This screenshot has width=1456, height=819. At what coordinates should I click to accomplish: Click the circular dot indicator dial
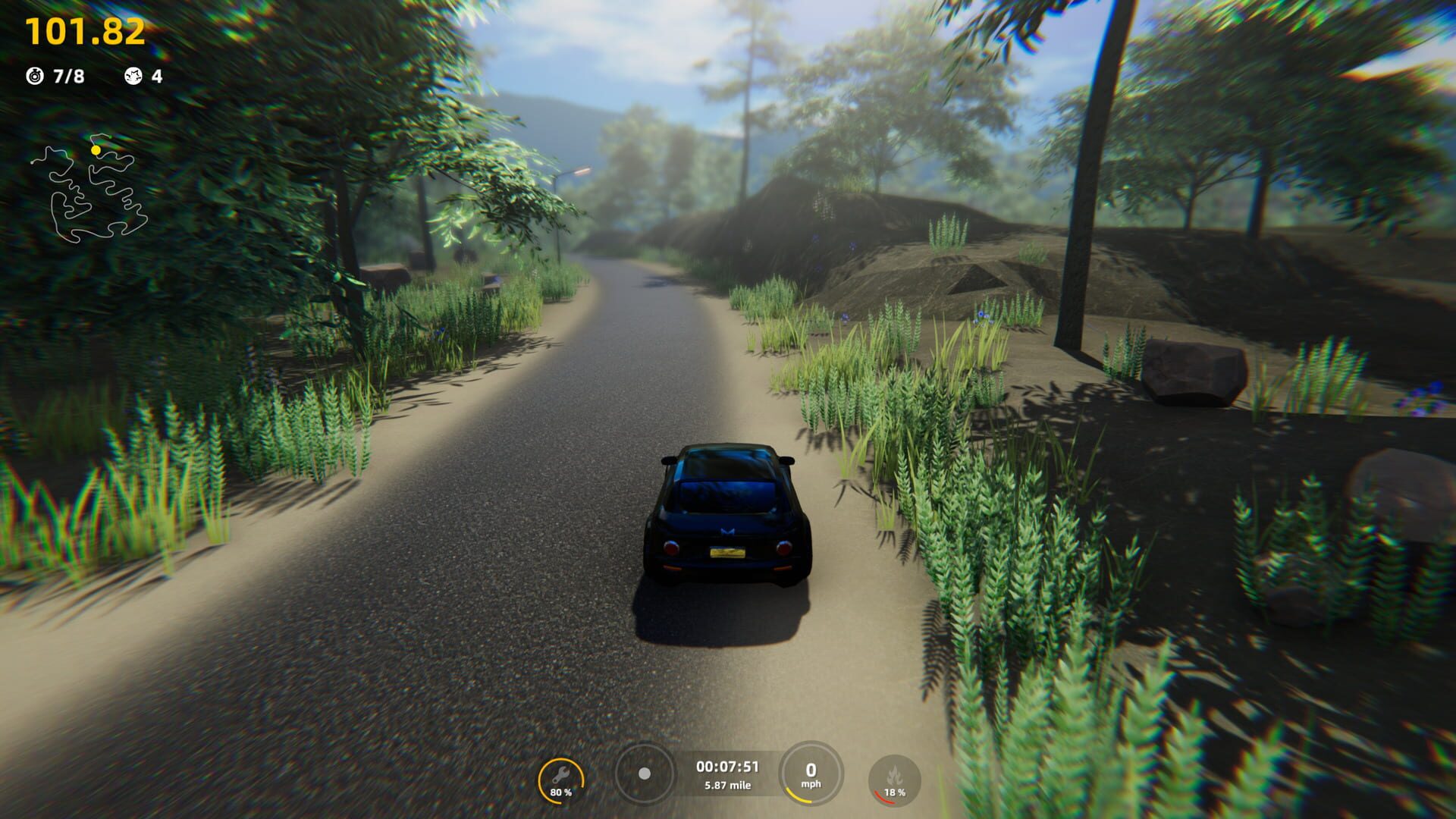pyautogui.click(x=645, y=773)
